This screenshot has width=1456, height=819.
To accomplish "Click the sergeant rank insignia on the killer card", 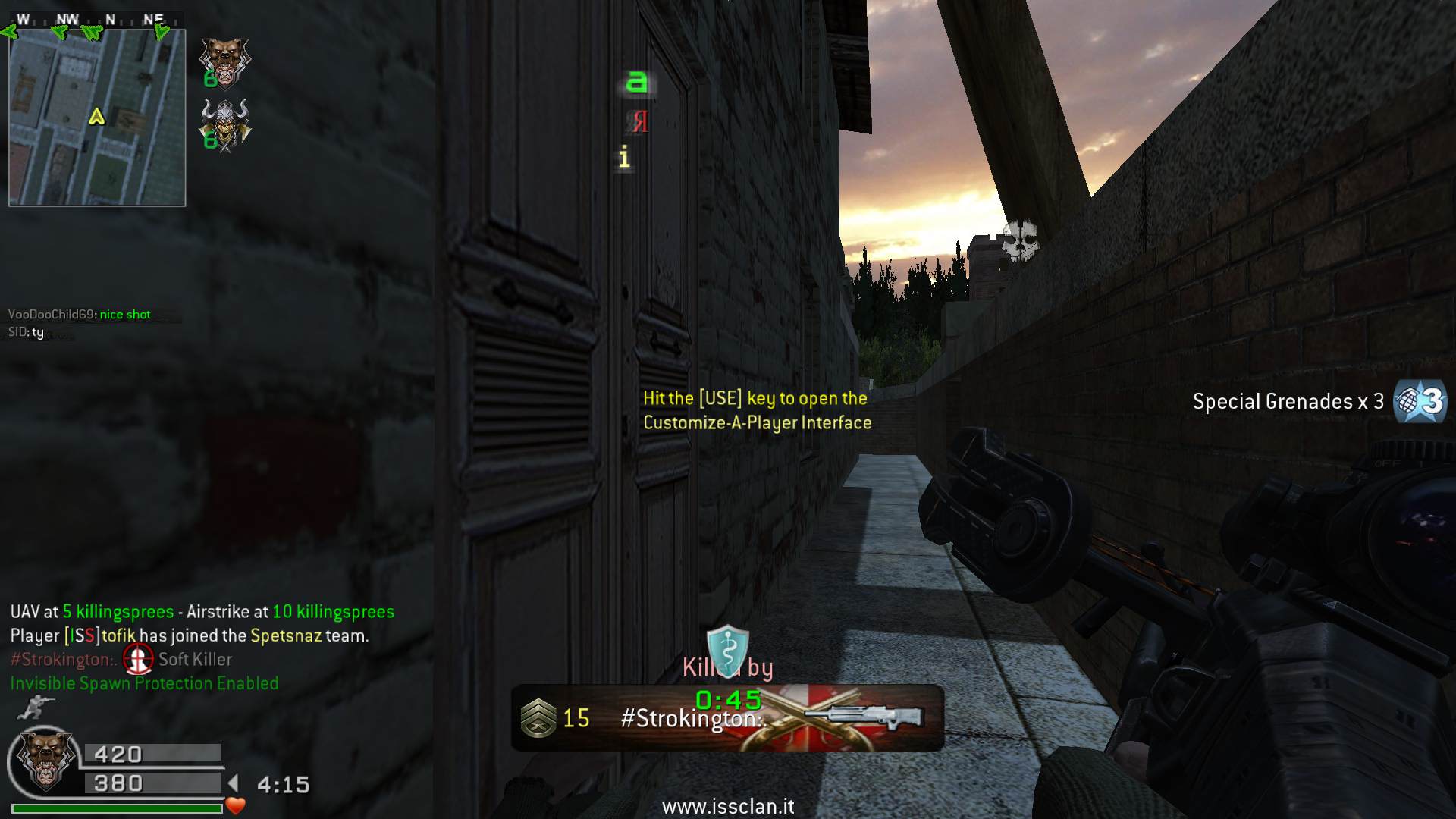I will pyautogui.click(x=538, y=718).
